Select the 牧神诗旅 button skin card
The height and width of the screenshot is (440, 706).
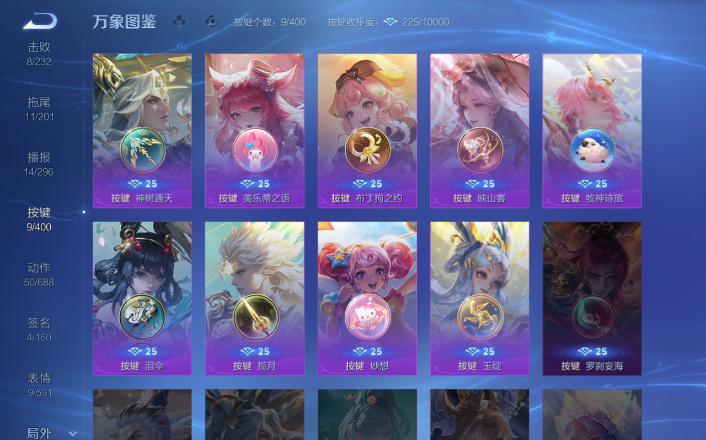(x=591, y=130)
